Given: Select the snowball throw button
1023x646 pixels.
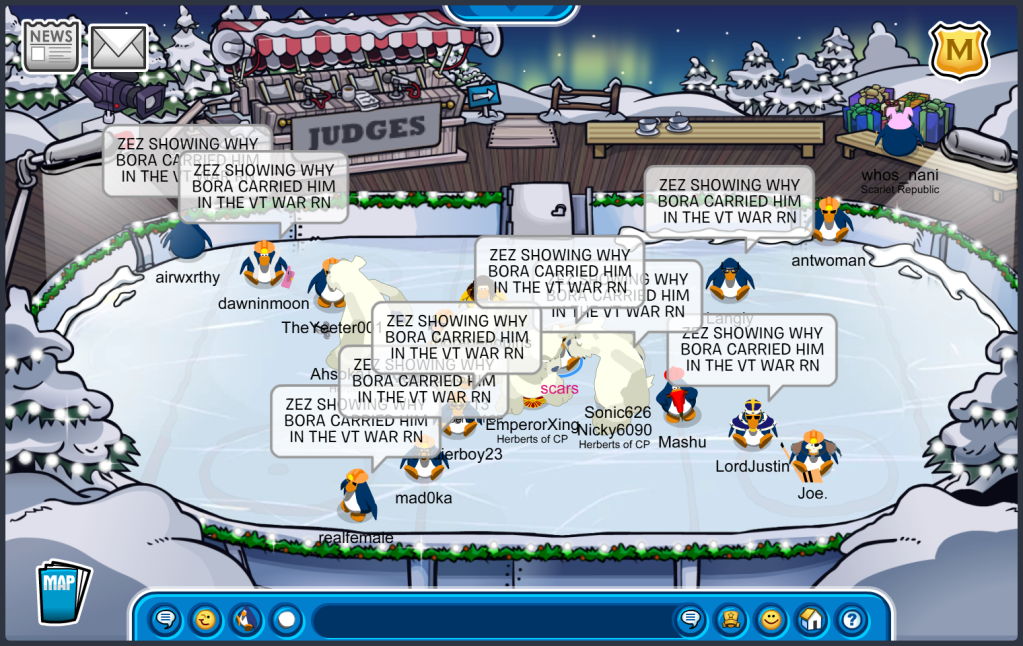Looking at the screenshot, I should point(286,620).
